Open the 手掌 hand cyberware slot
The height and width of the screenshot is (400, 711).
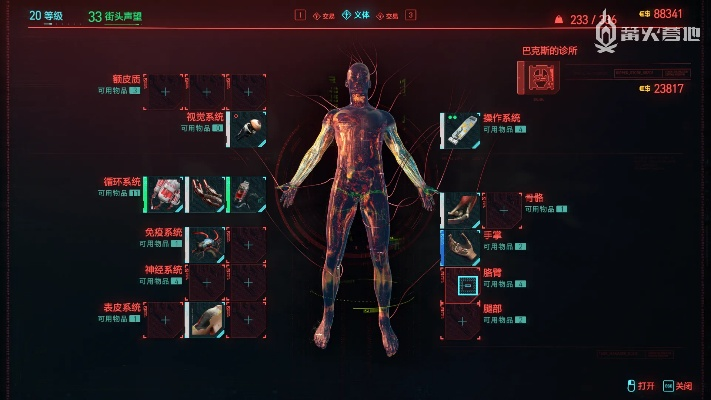click(x=461, y=247)
